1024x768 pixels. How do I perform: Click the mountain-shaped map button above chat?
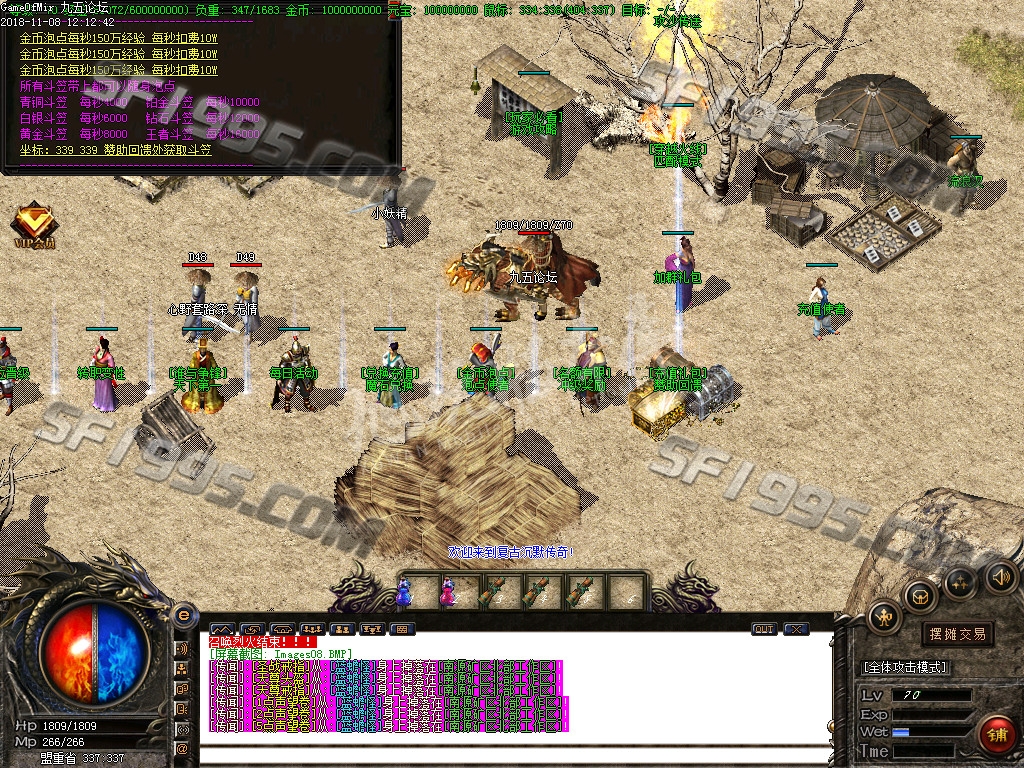point(220,629)
